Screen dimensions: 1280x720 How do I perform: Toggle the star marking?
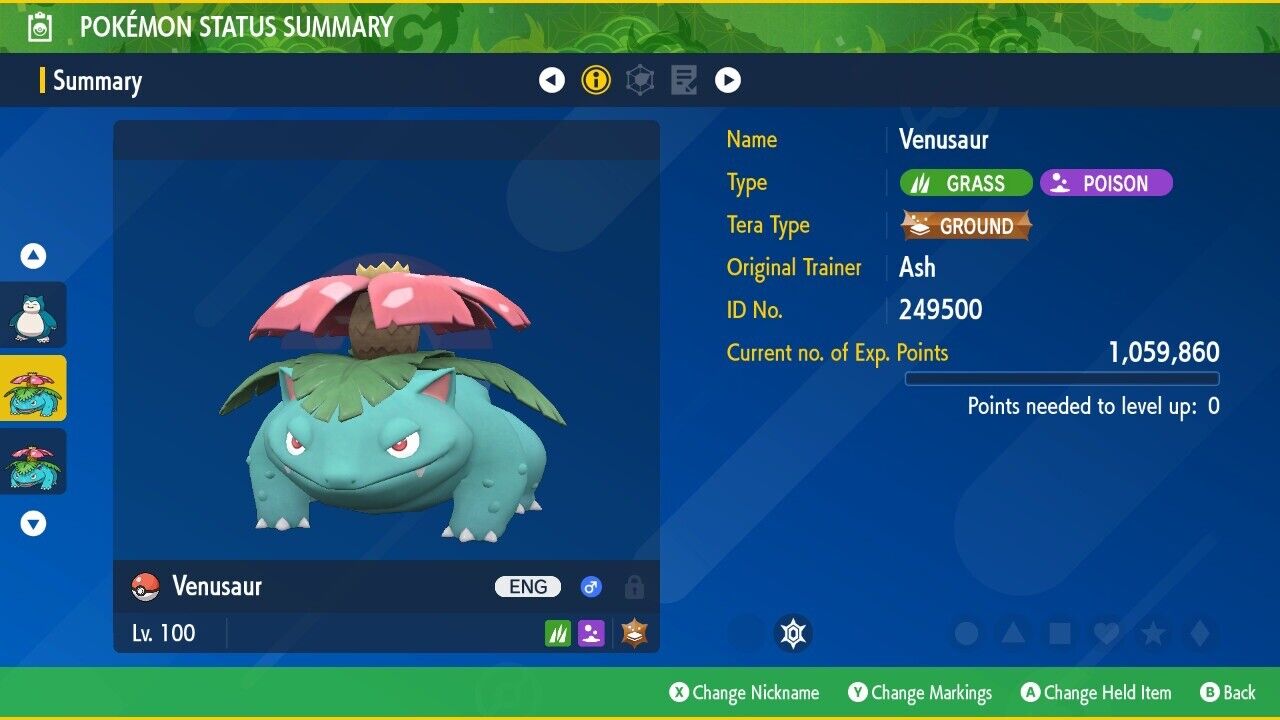click(x=1153, y=634)
